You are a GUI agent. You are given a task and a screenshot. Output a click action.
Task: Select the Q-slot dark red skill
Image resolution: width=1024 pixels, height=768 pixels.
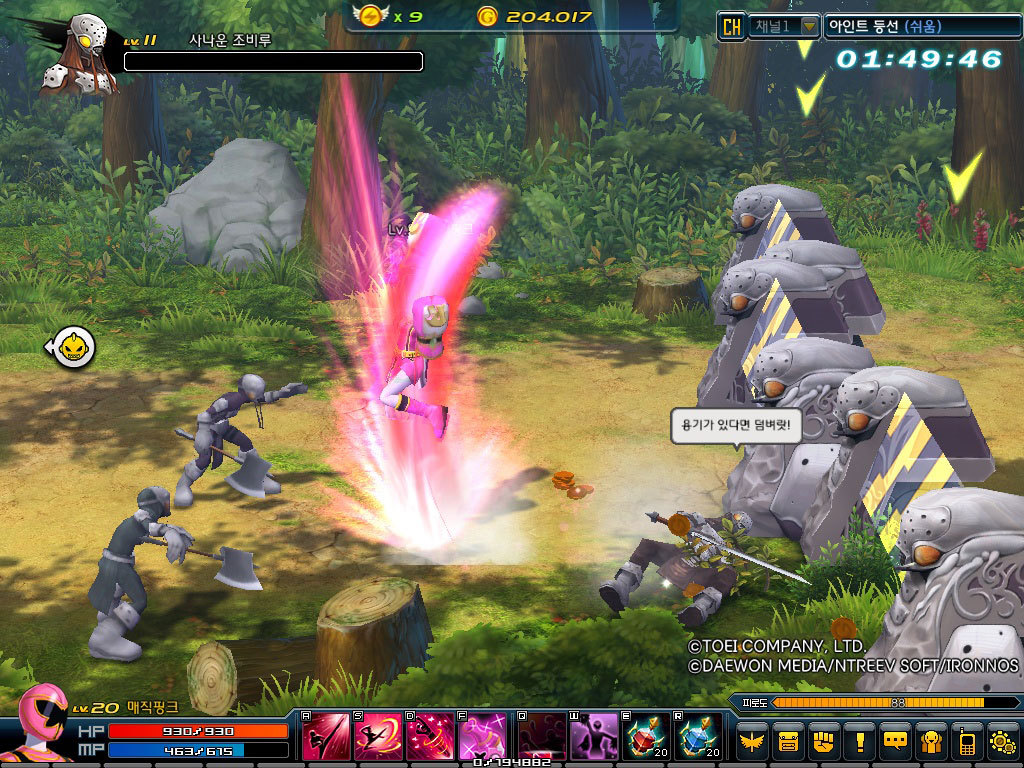pyautogui.click(x=541, y=738)
